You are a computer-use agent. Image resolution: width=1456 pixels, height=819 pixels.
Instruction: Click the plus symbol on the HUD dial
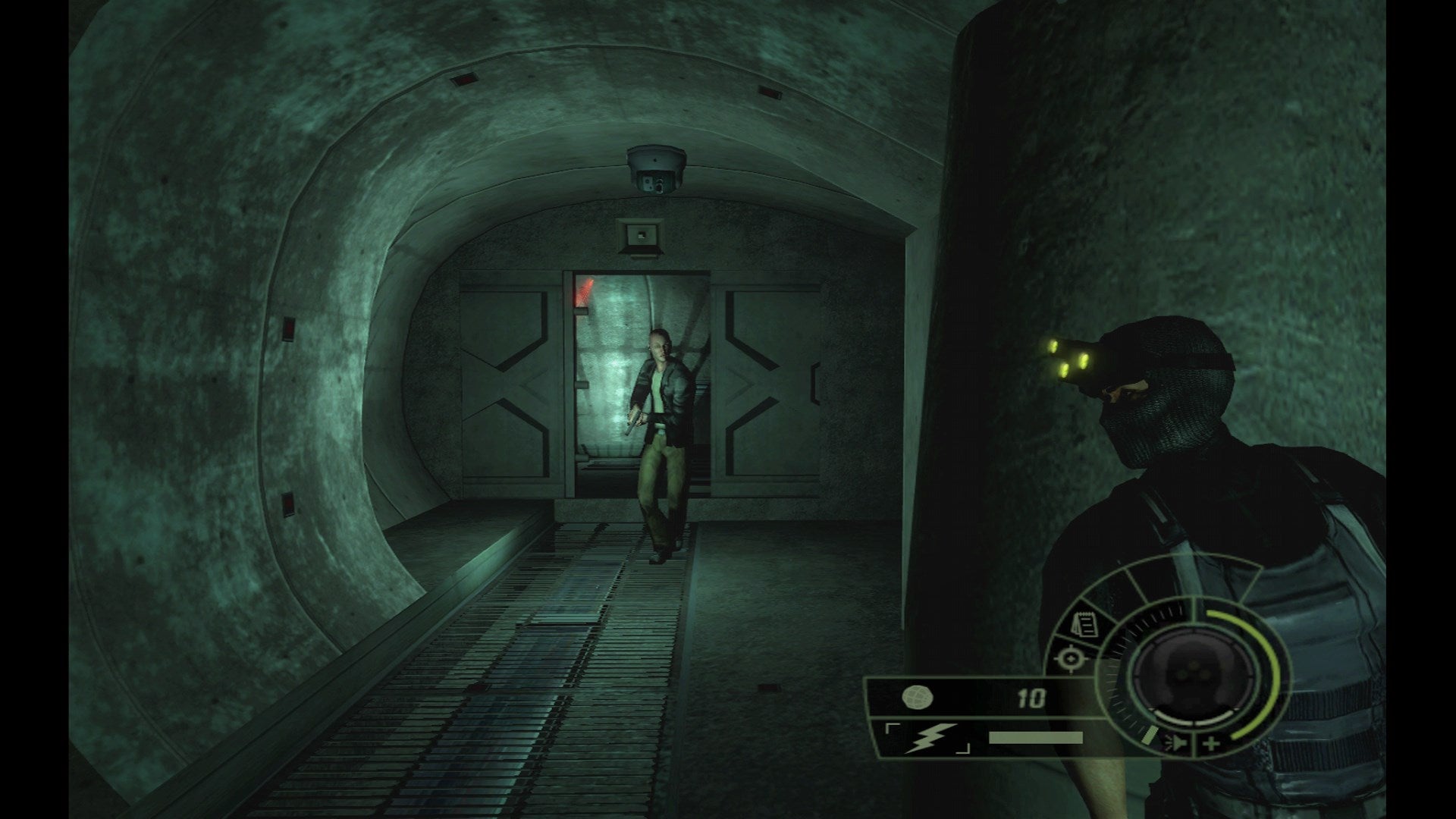pyautogui.click(x=1211, y=742)
